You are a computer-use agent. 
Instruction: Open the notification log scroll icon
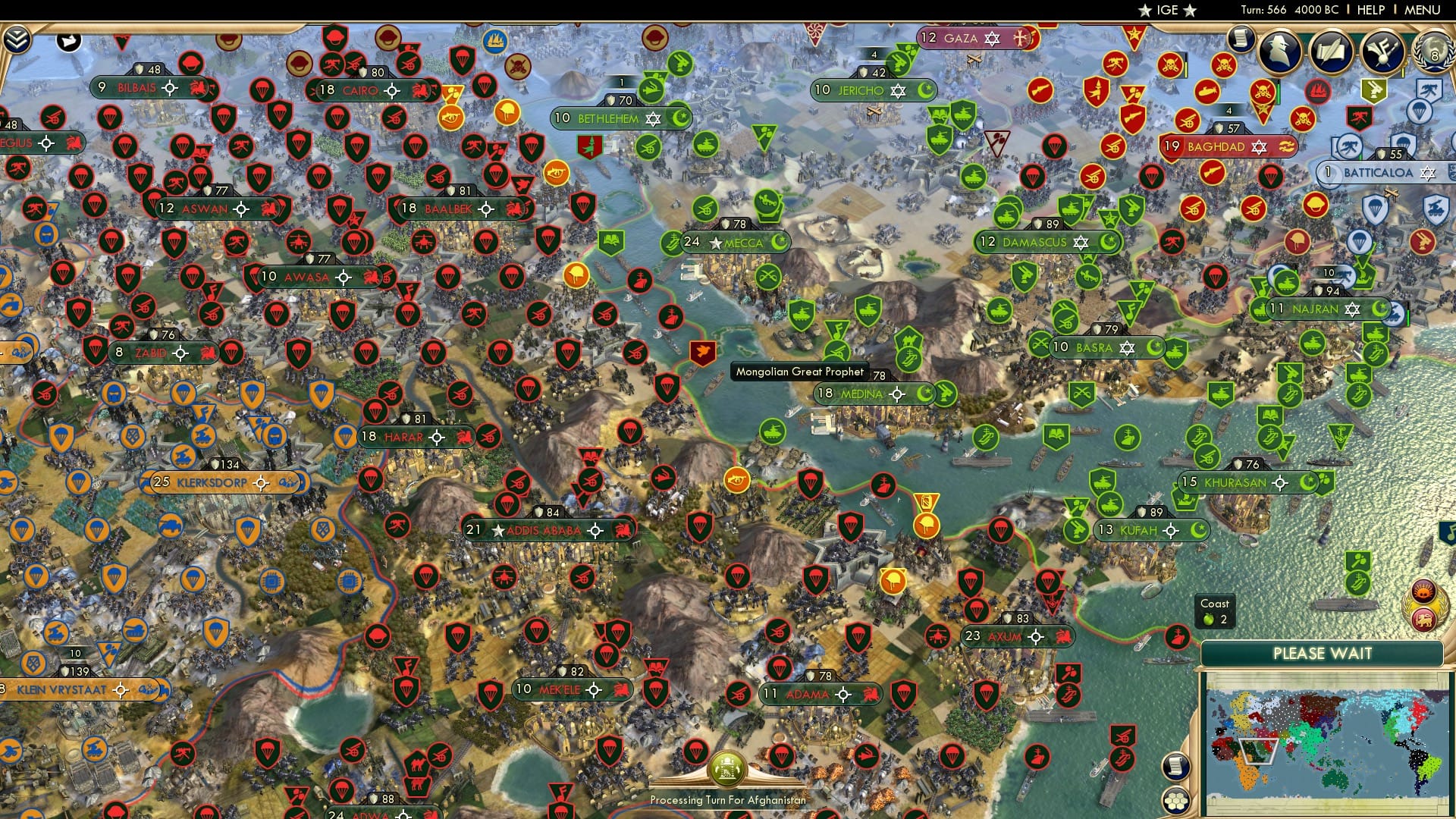(x=1239, y=39)
